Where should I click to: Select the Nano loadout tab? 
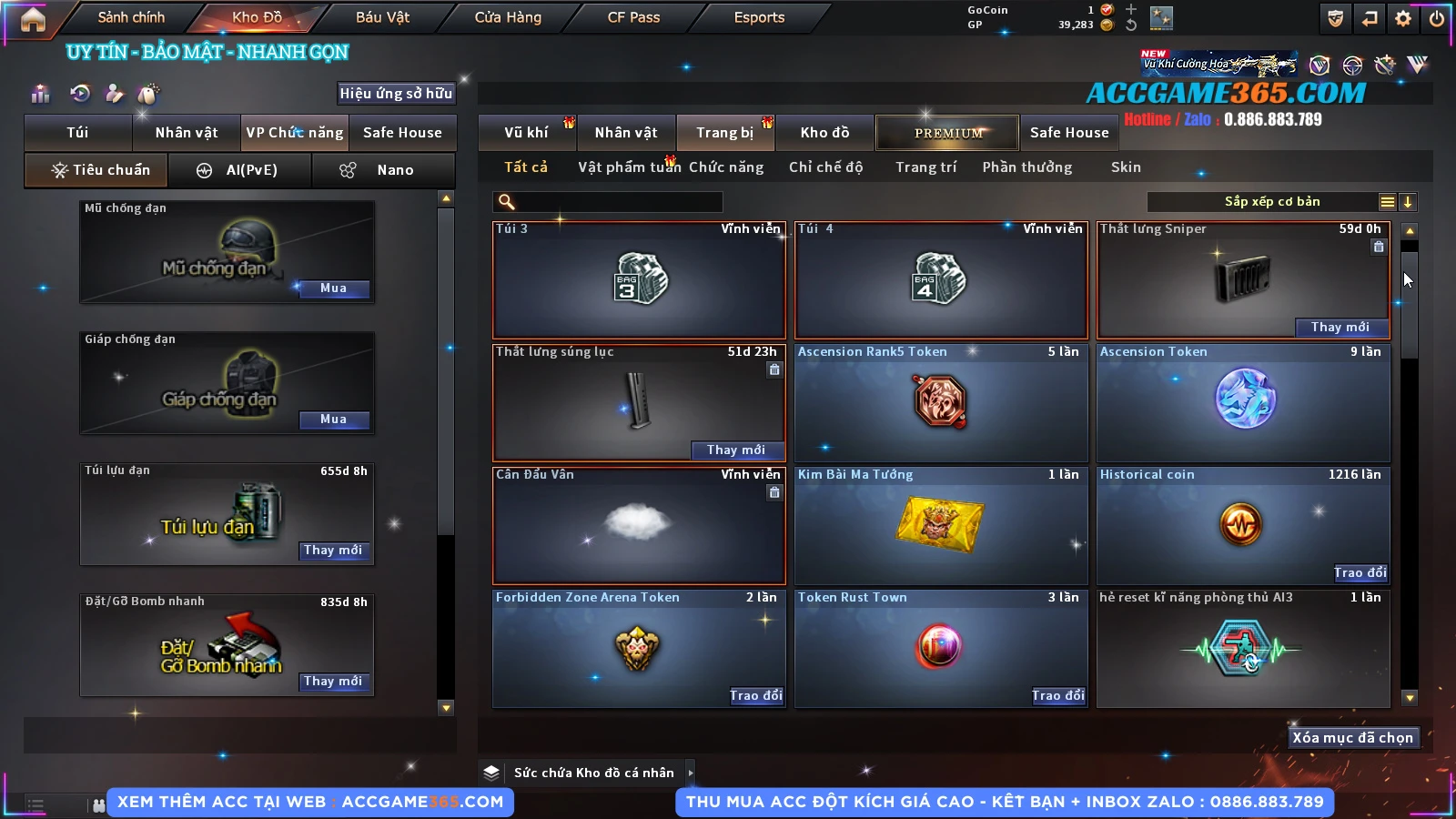click(x=383, y=170)
